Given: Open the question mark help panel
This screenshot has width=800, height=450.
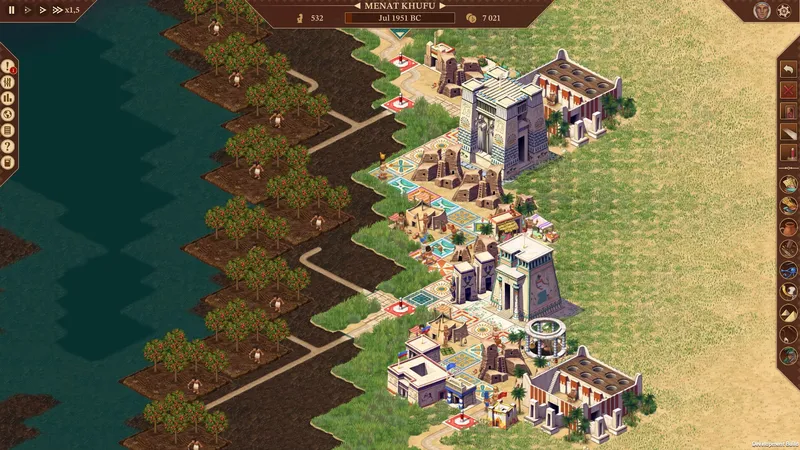Looking at the screenshot, I should tap(8, 145).
